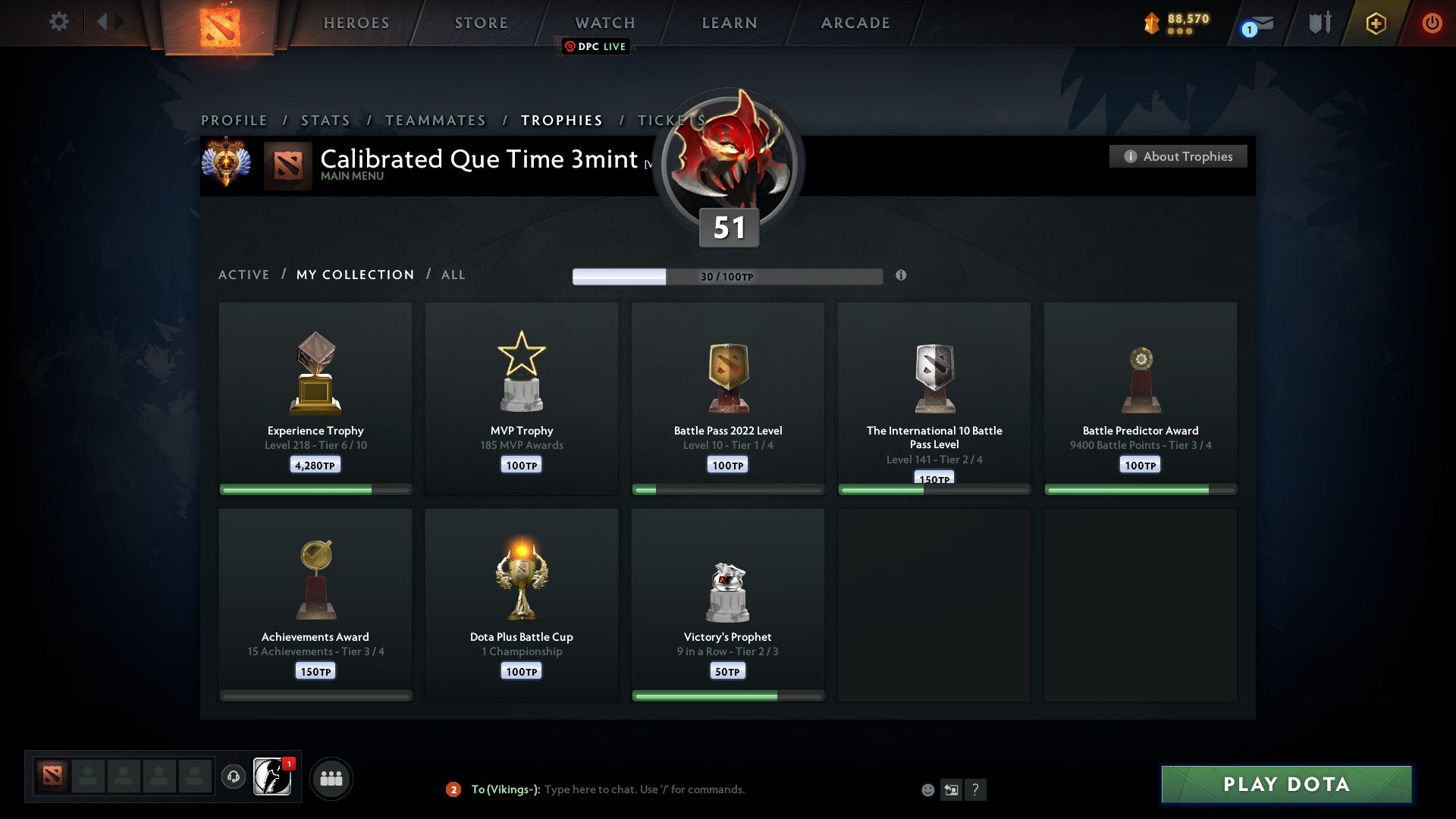Click the trophy points progress bar
1456x819 pixels.
pos(728,276)
